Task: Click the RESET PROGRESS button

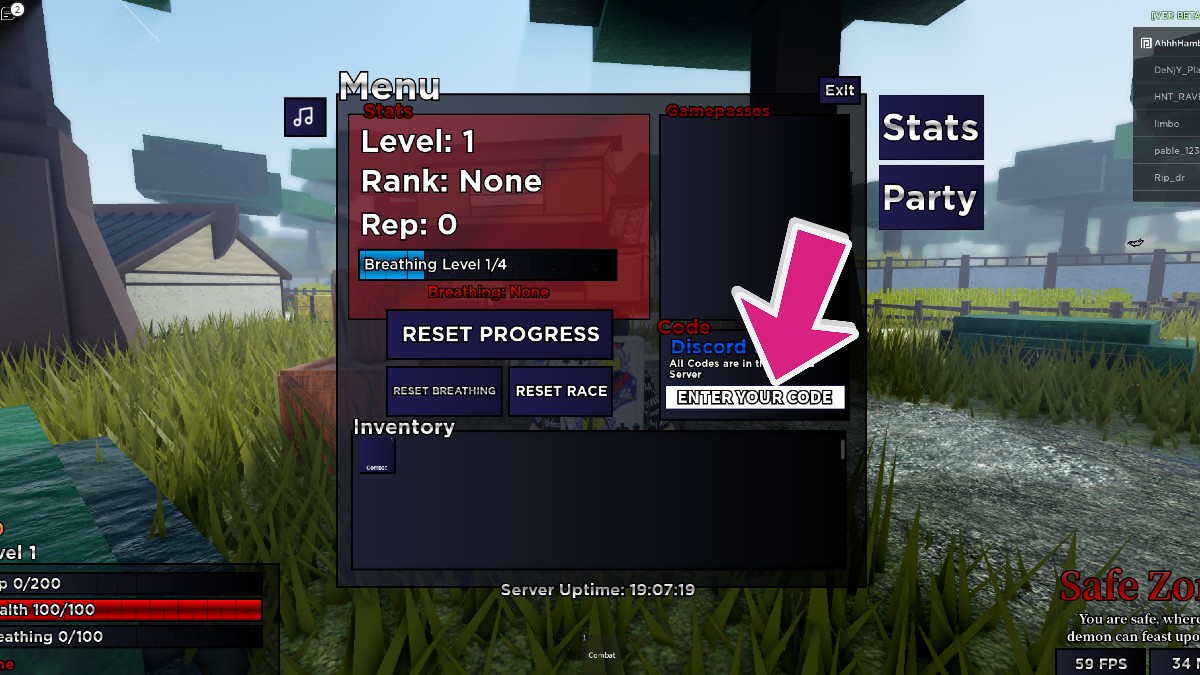Action: [500, 334]
